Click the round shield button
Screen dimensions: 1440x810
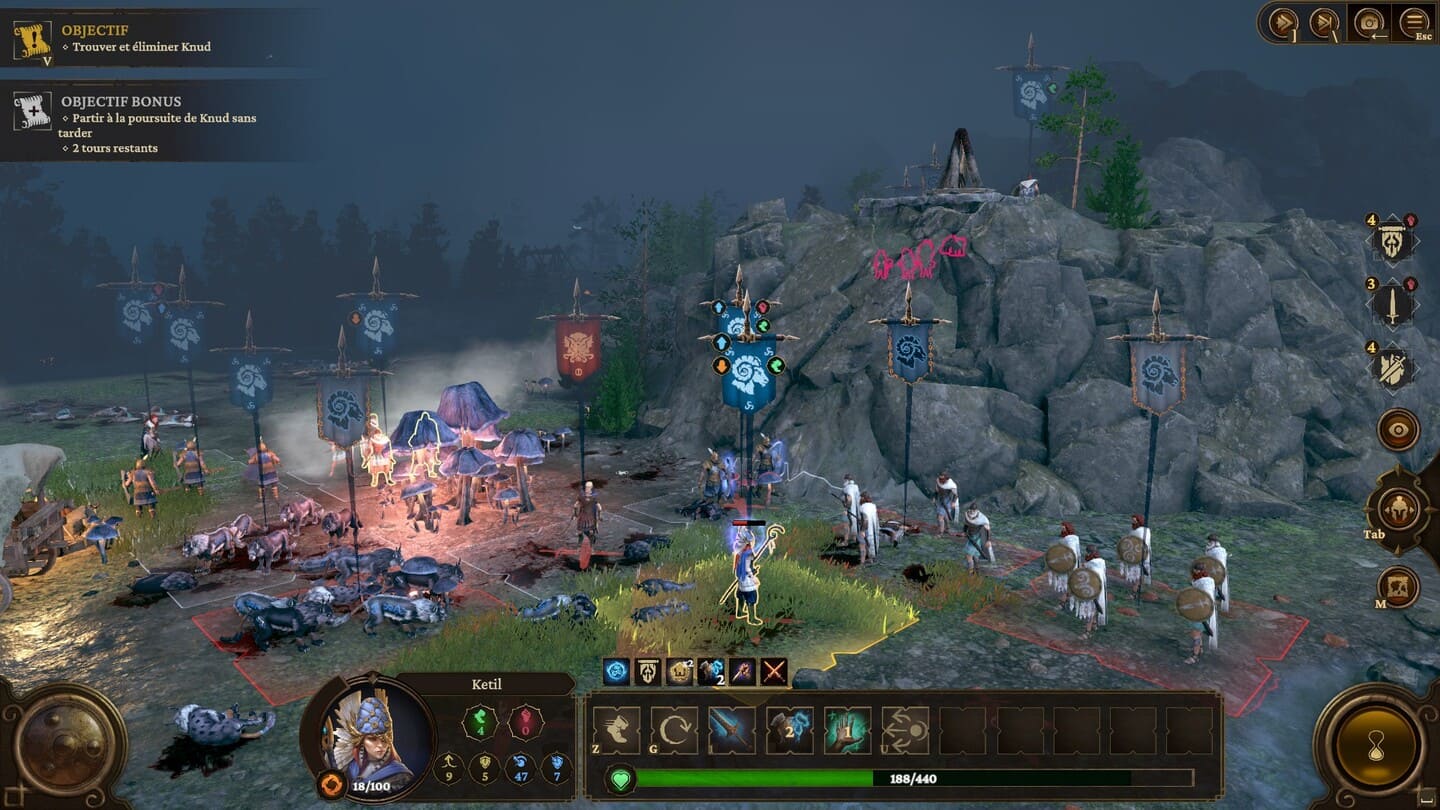[x=62, y=745]
